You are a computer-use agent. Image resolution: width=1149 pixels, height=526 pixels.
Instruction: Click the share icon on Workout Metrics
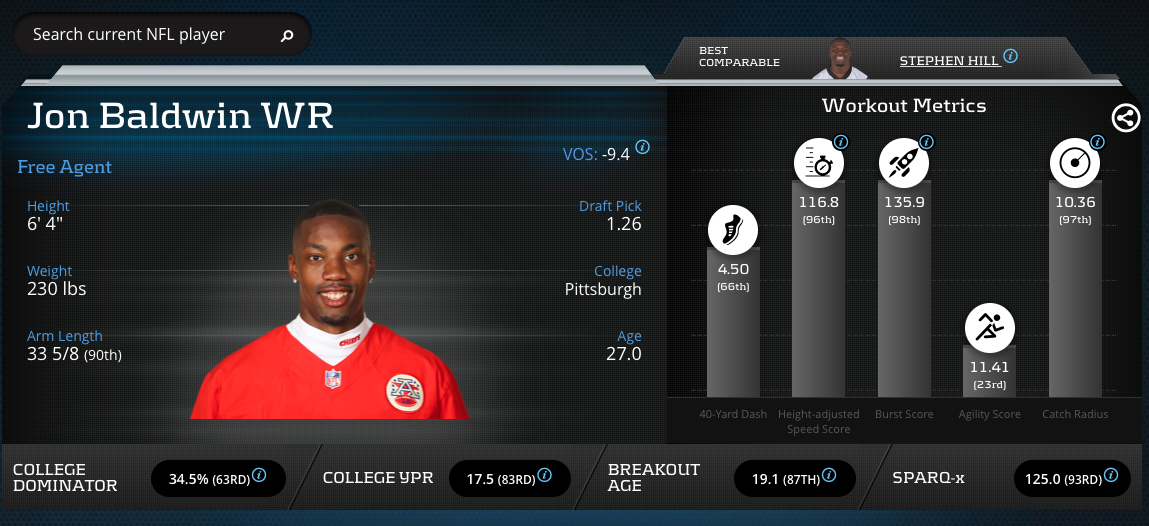click(x=1125, y=118)
